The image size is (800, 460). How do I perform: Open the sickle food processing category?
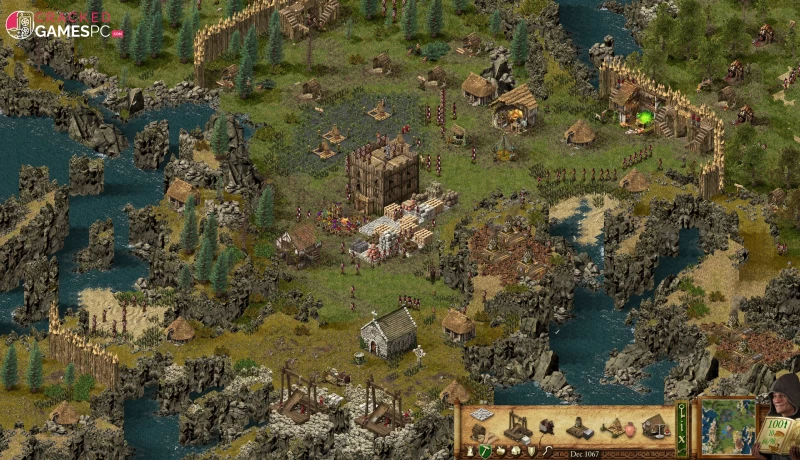[548, 451]
